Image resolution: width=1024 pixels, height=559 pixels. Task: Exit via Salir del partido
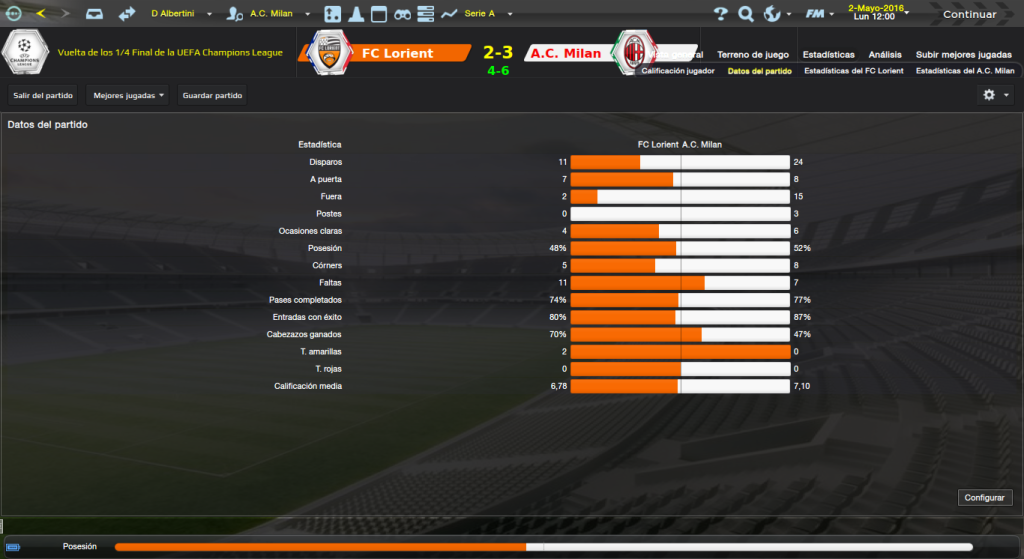coord(43,95)
